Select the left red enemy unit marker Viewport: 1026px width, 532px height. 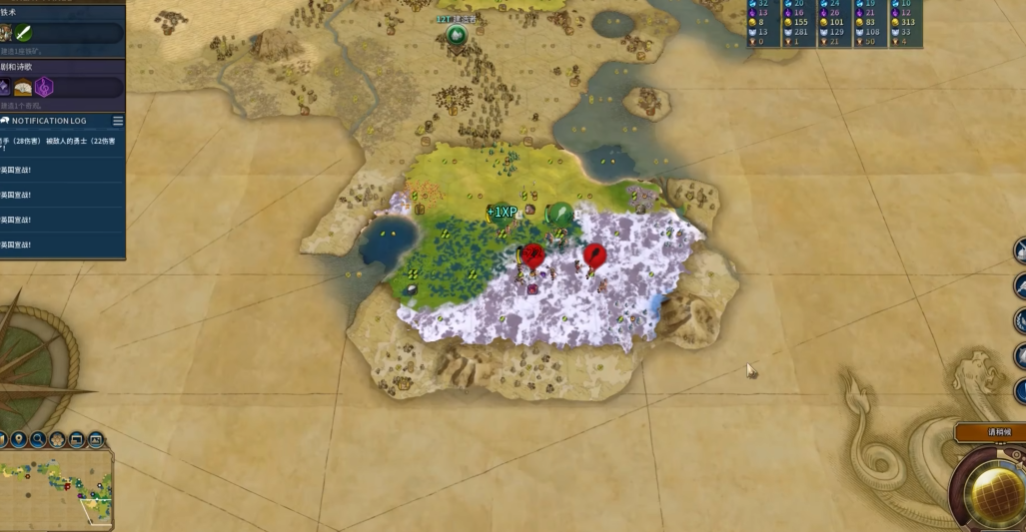click(x=533, y=256)
